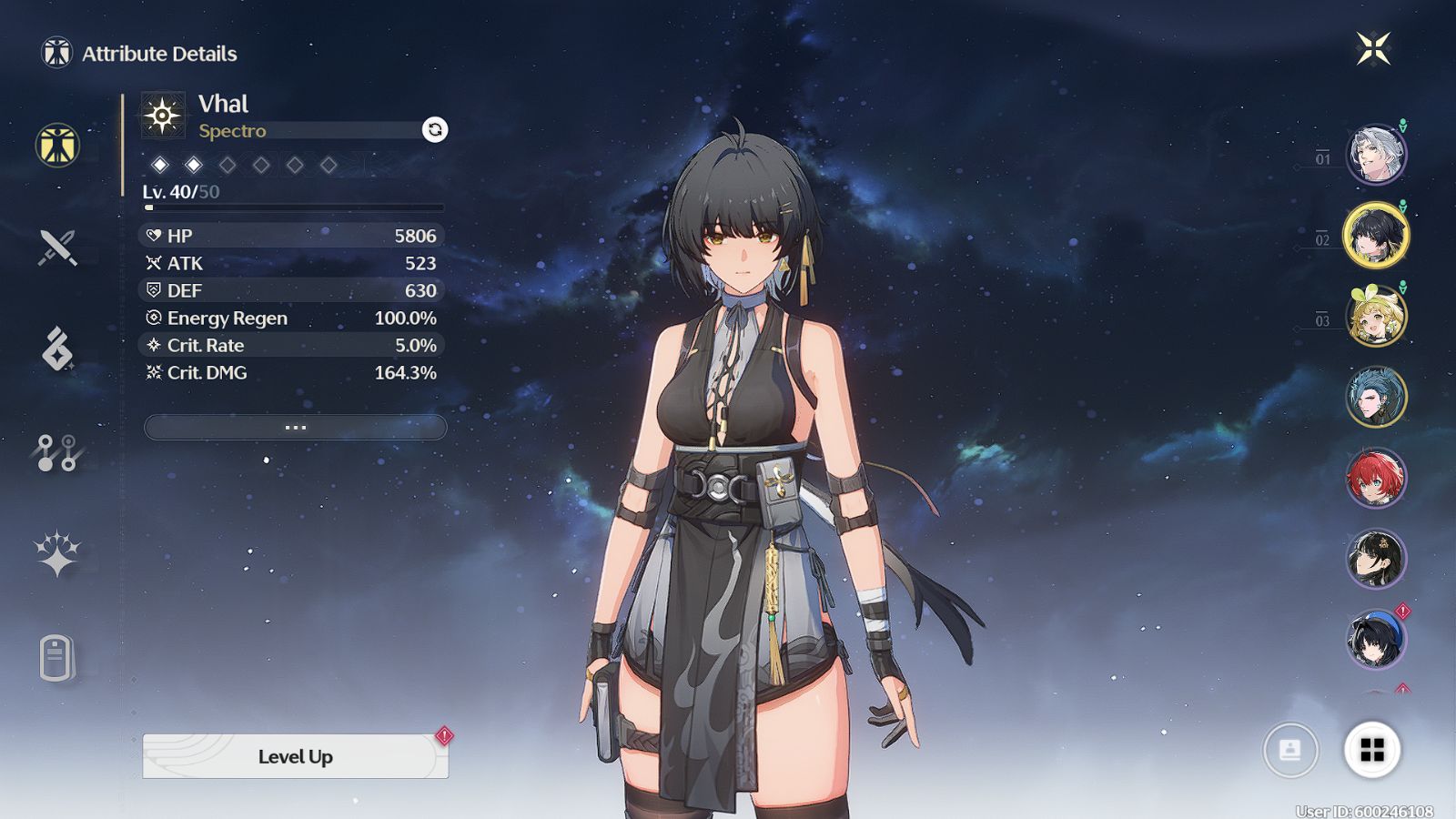Select the dark-haired character with gold hairpin
Image resolution: width=1456 pixels, height=819 pixels.
tap(1376, 558)
